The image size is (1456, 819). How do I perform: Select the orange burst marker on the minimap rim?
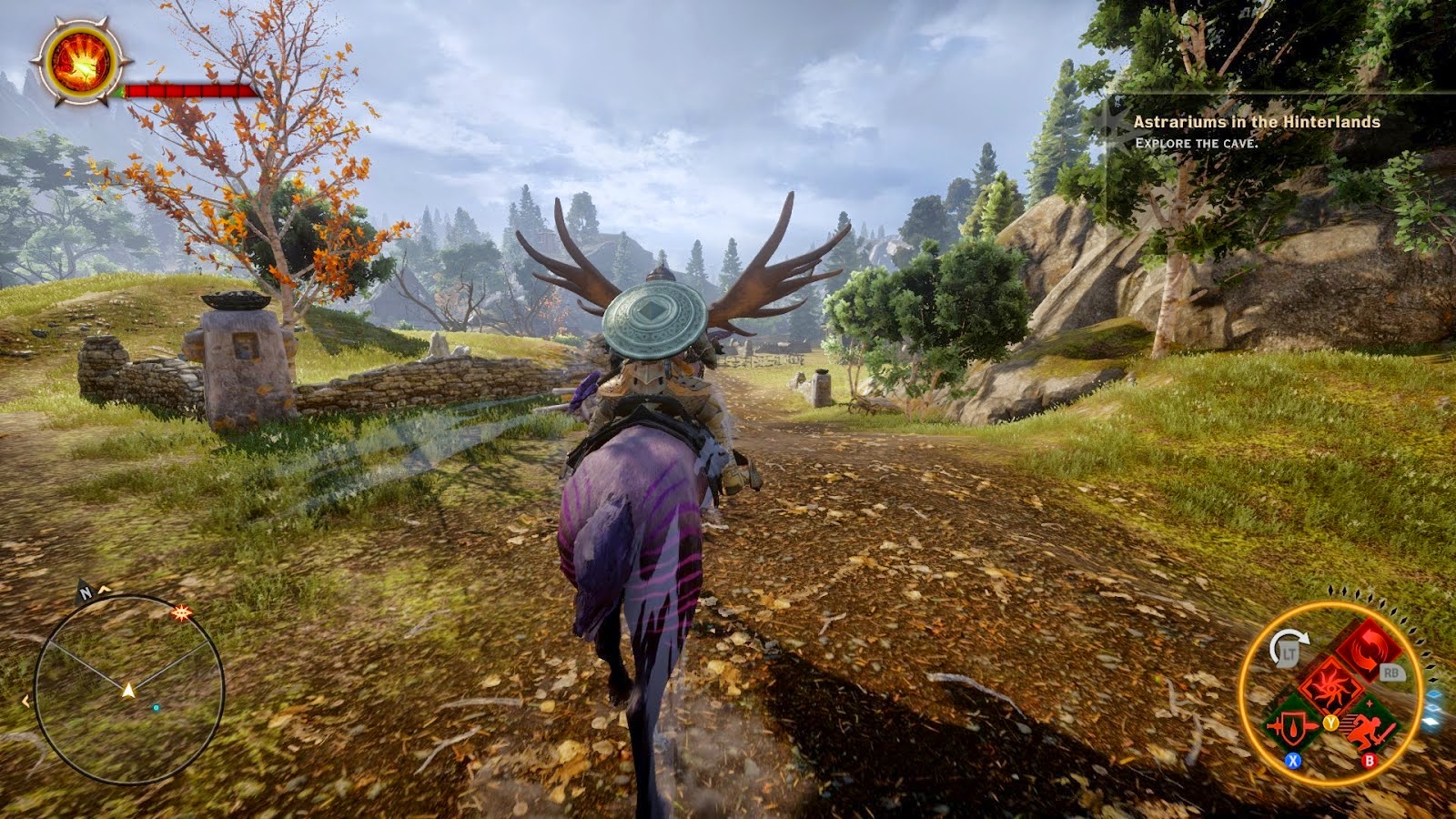[x=183, y=613]
